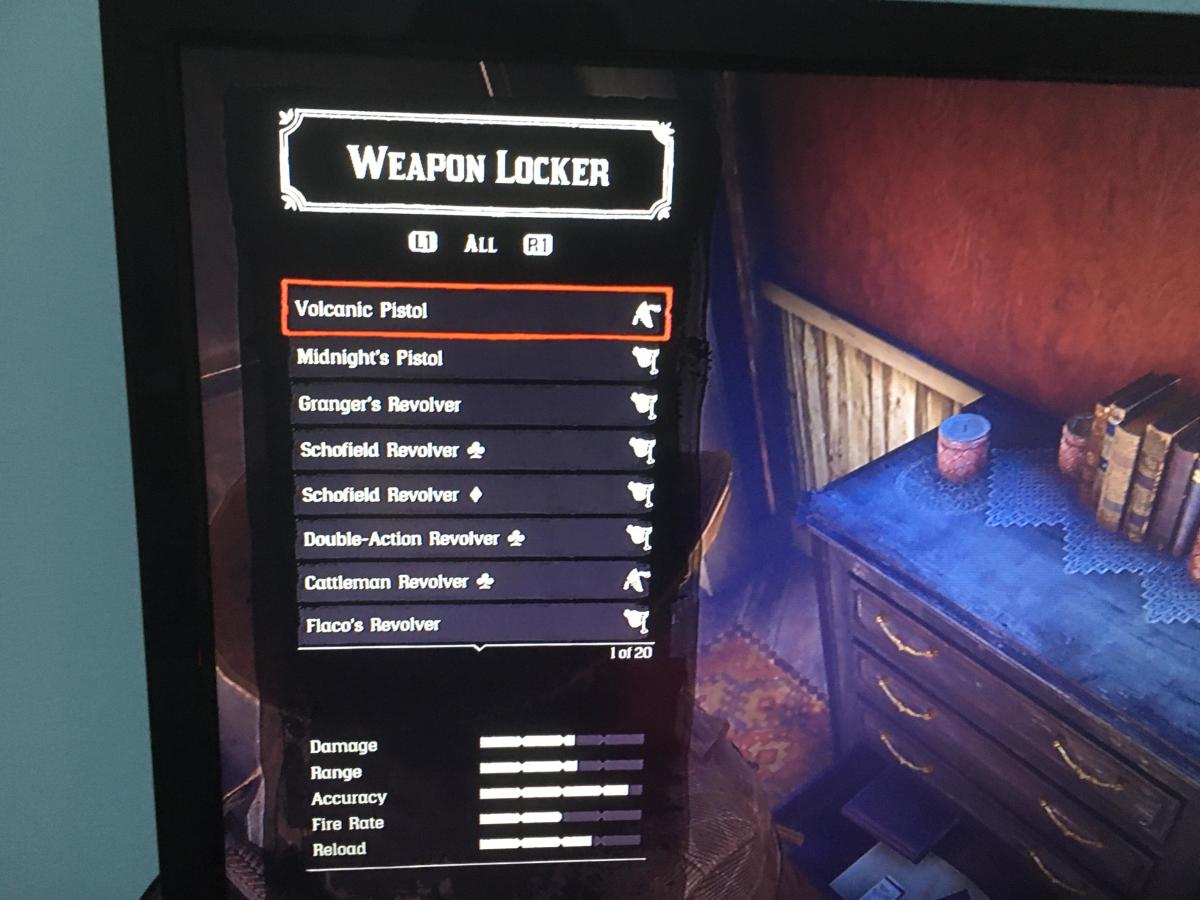
Task: Click the Cattleman Revolver entry
Action: (x=475, y=582)
